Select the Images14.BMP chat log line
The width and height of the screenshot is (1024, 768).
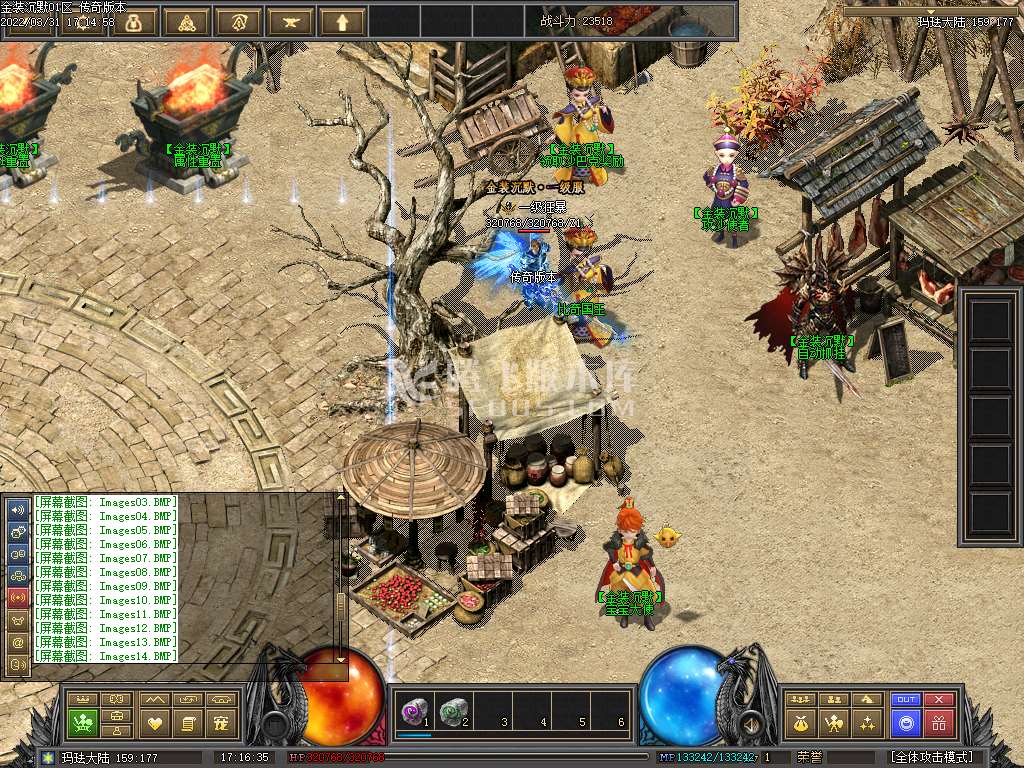[x=105, y=655]
